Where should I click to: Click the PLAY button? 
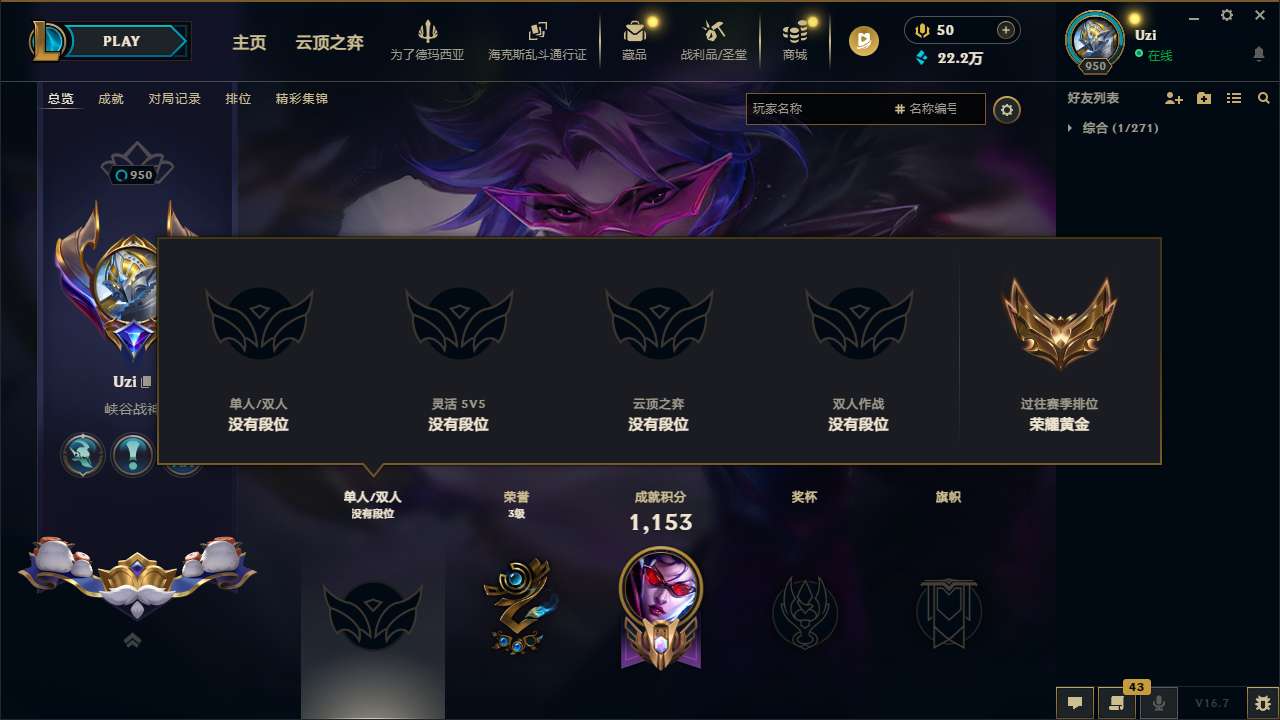point(122,41)
